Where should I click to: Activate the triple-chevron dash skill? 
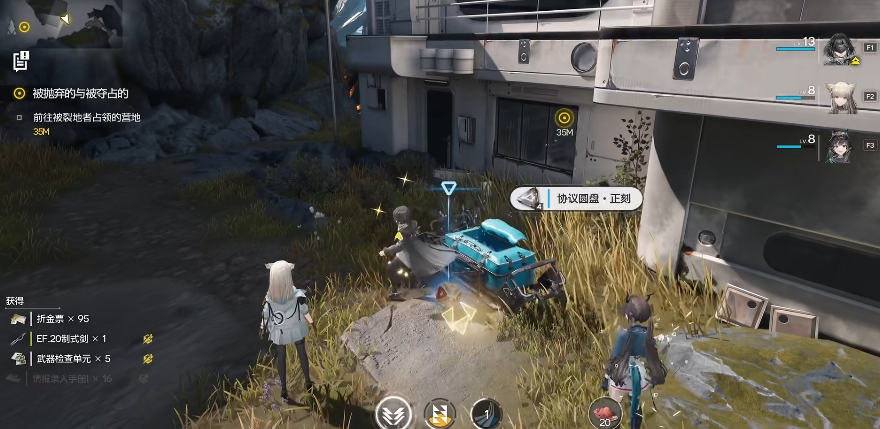(x=392, y=413)
